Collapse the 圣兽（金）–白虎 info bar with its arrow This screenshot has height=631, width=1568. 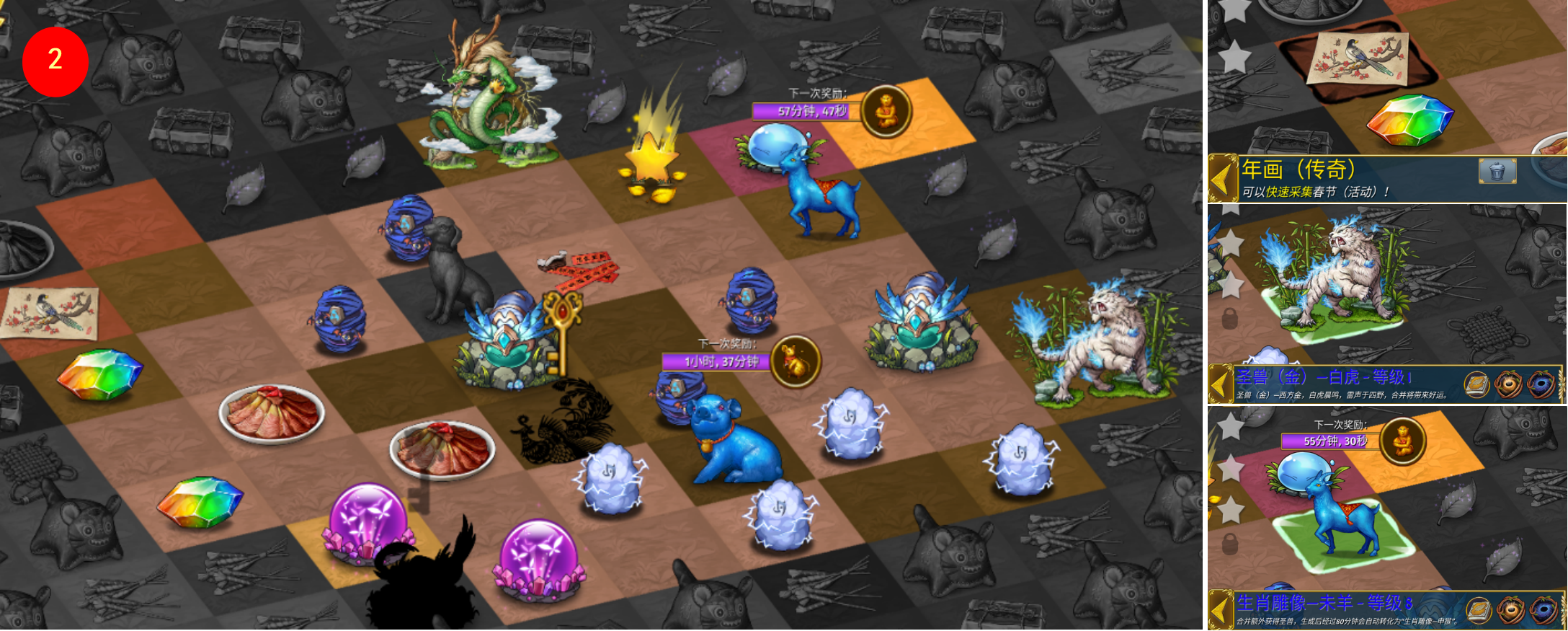[x=1220, y=384]
